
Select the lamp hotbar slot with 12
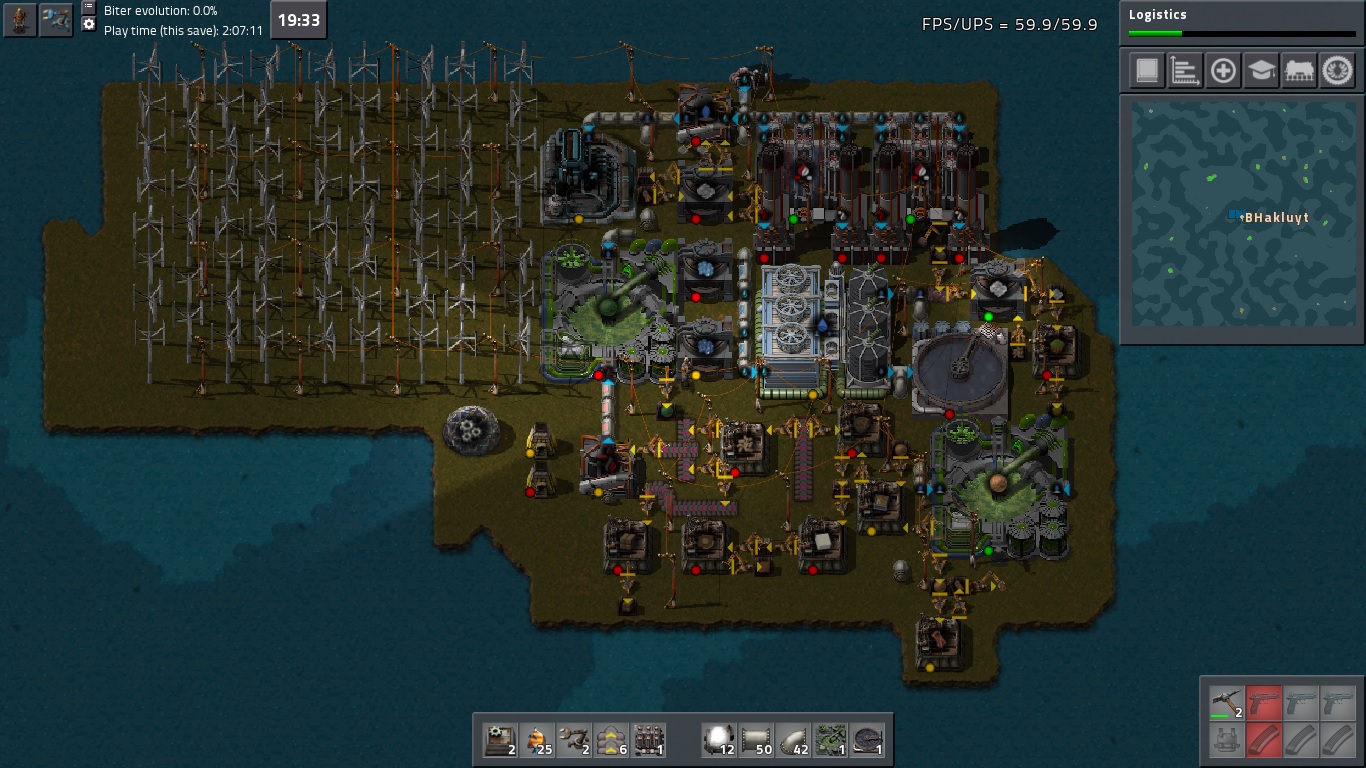720,740
